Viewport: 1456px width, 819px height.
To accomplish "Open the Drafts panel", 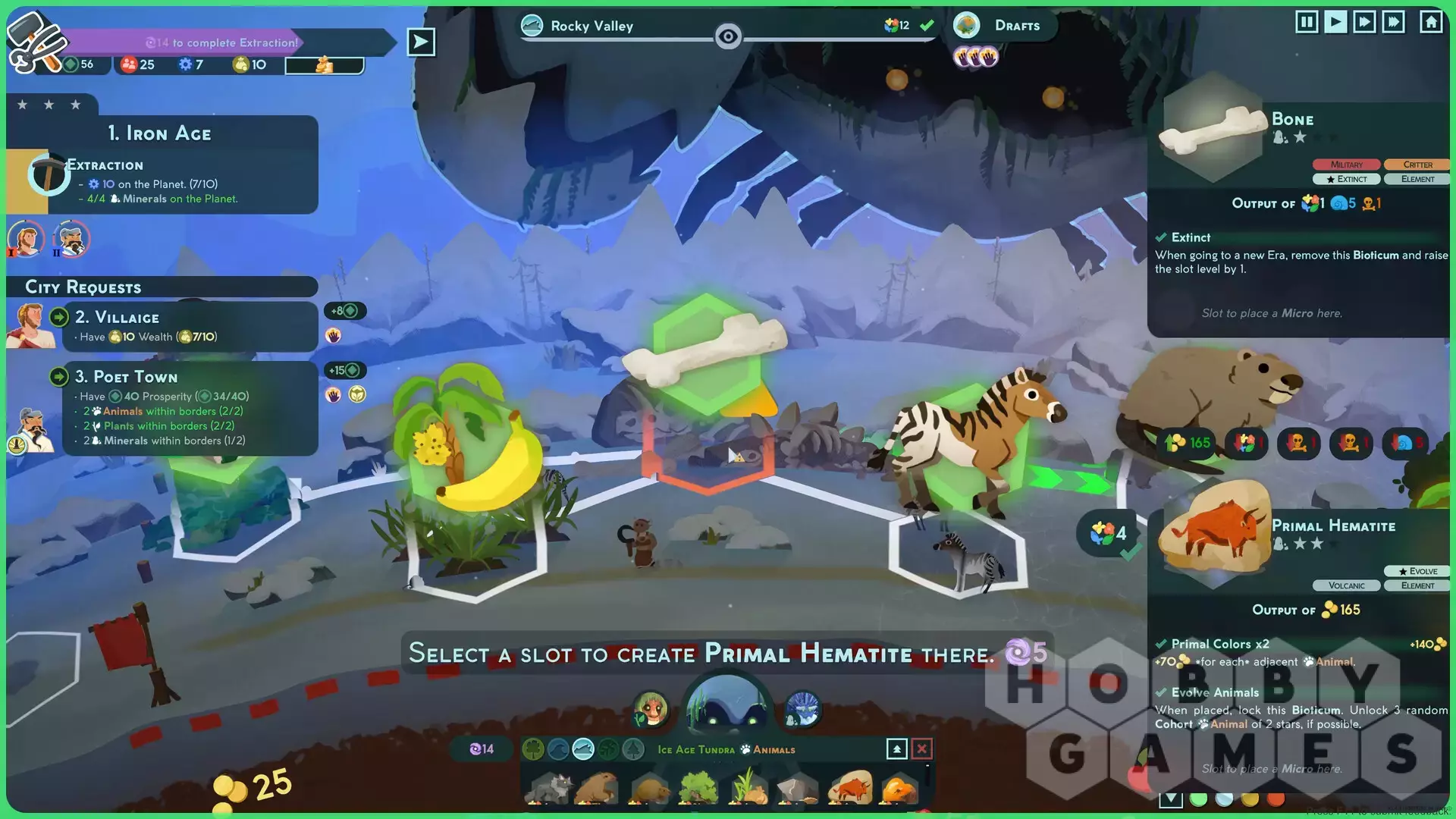I will 1004,26.
